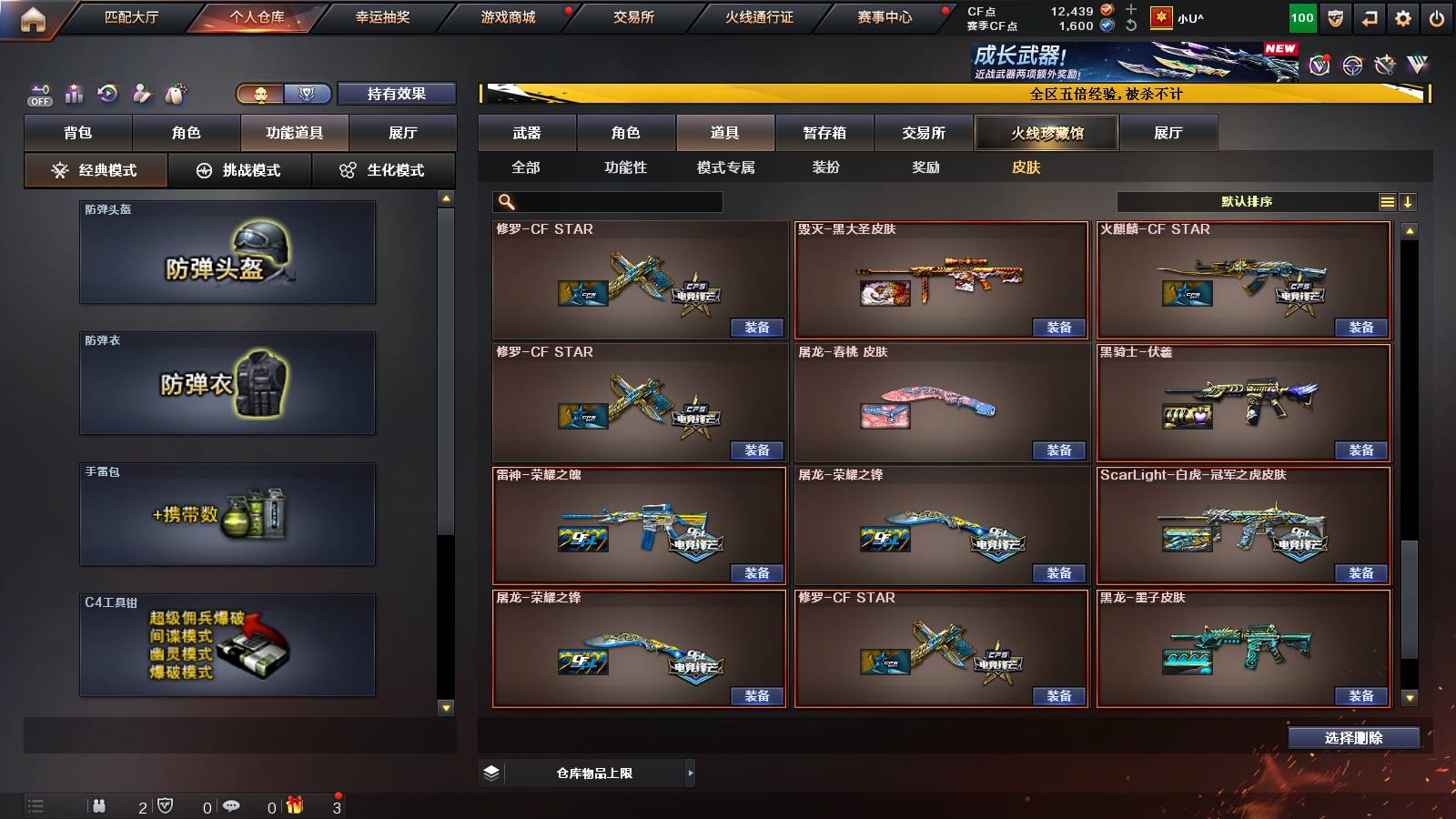1456x819 pixels.
Task: Select the wrench repair icon below the banner
Action: click(1385, 66)
